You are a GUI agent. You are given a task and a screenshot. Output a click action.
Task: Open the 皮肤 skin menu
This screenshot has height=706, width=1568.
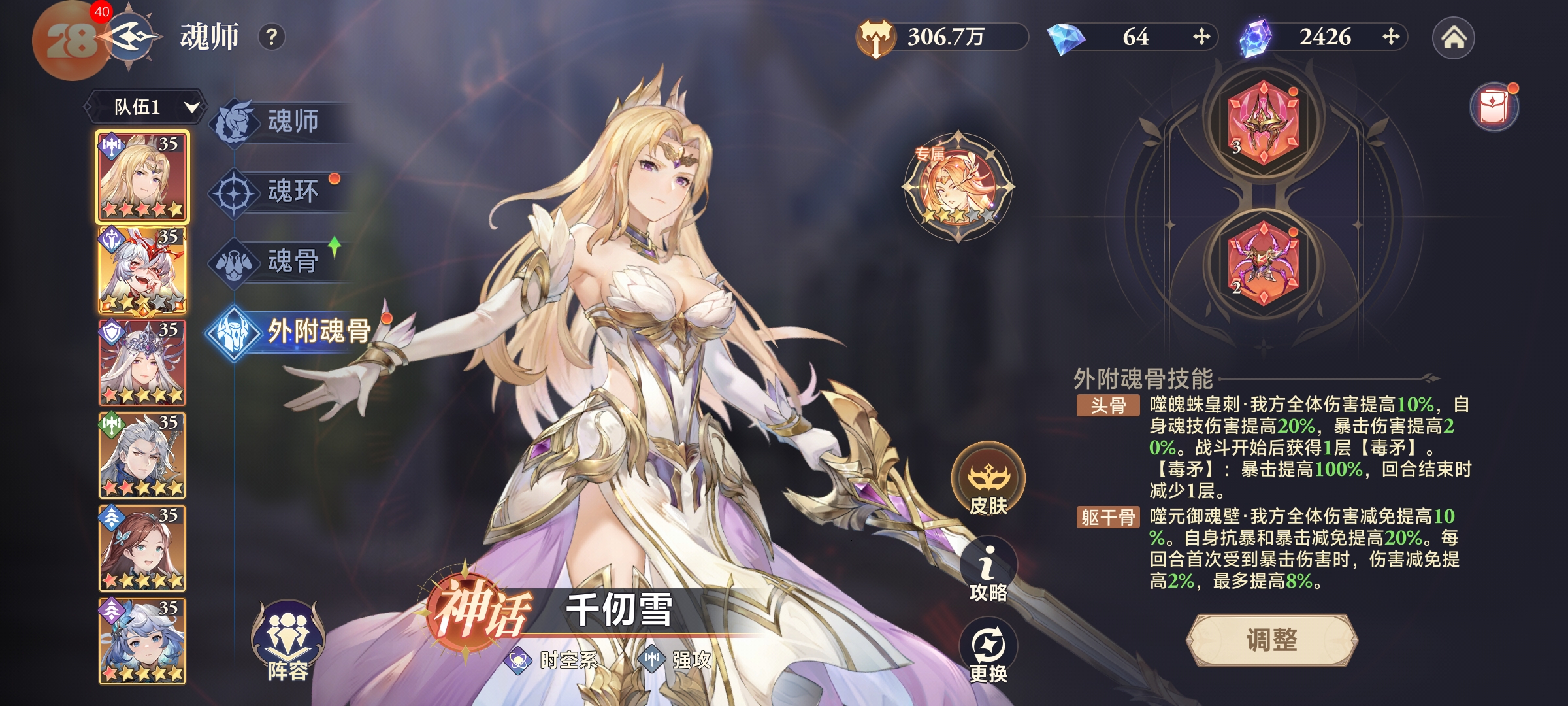pyautogui.click(x=988, y=481)
